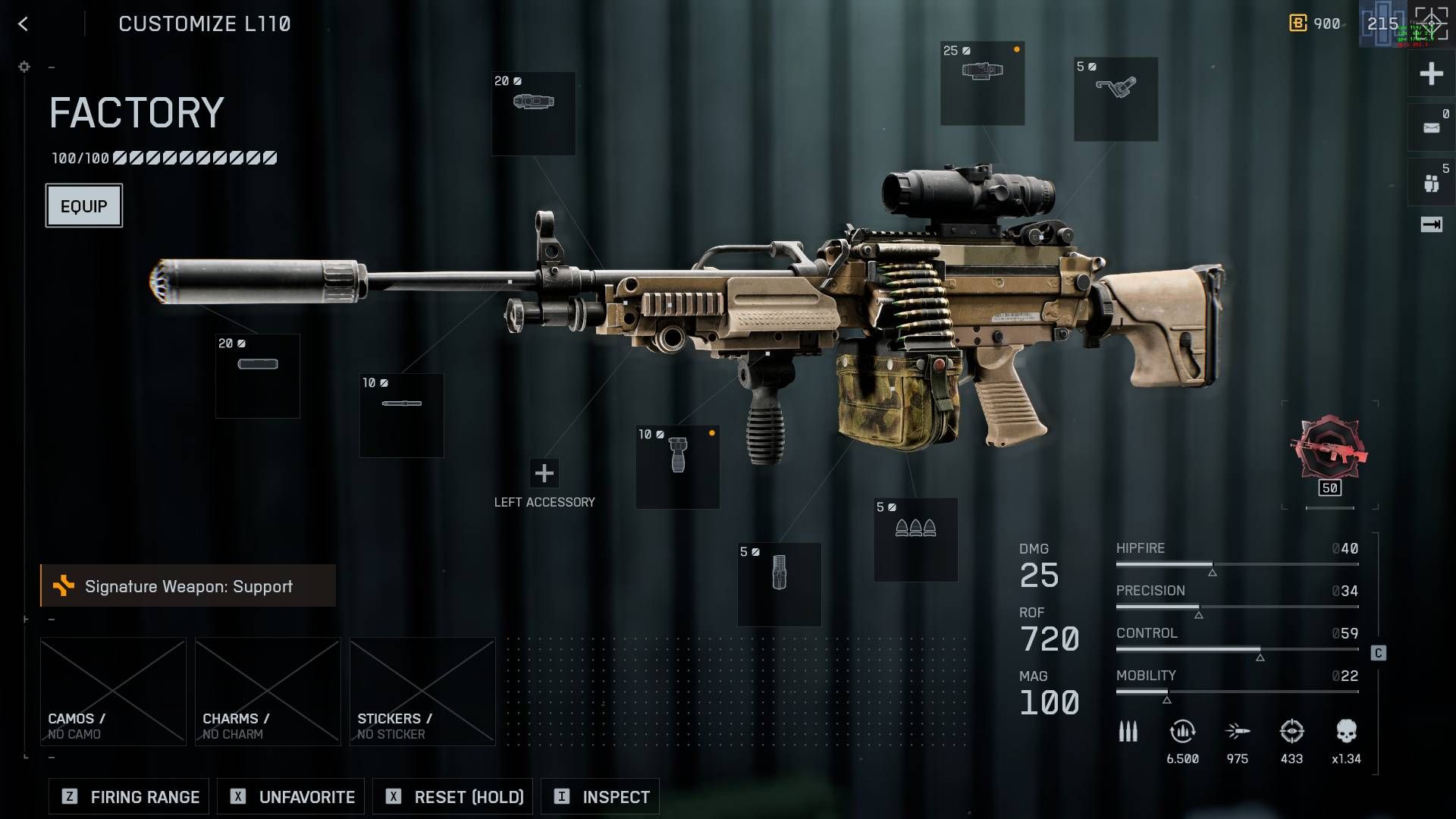Viewport: 1456px width, 819px height.
Task: Select the optic scope attachment slot
Action: pos(982,83)
